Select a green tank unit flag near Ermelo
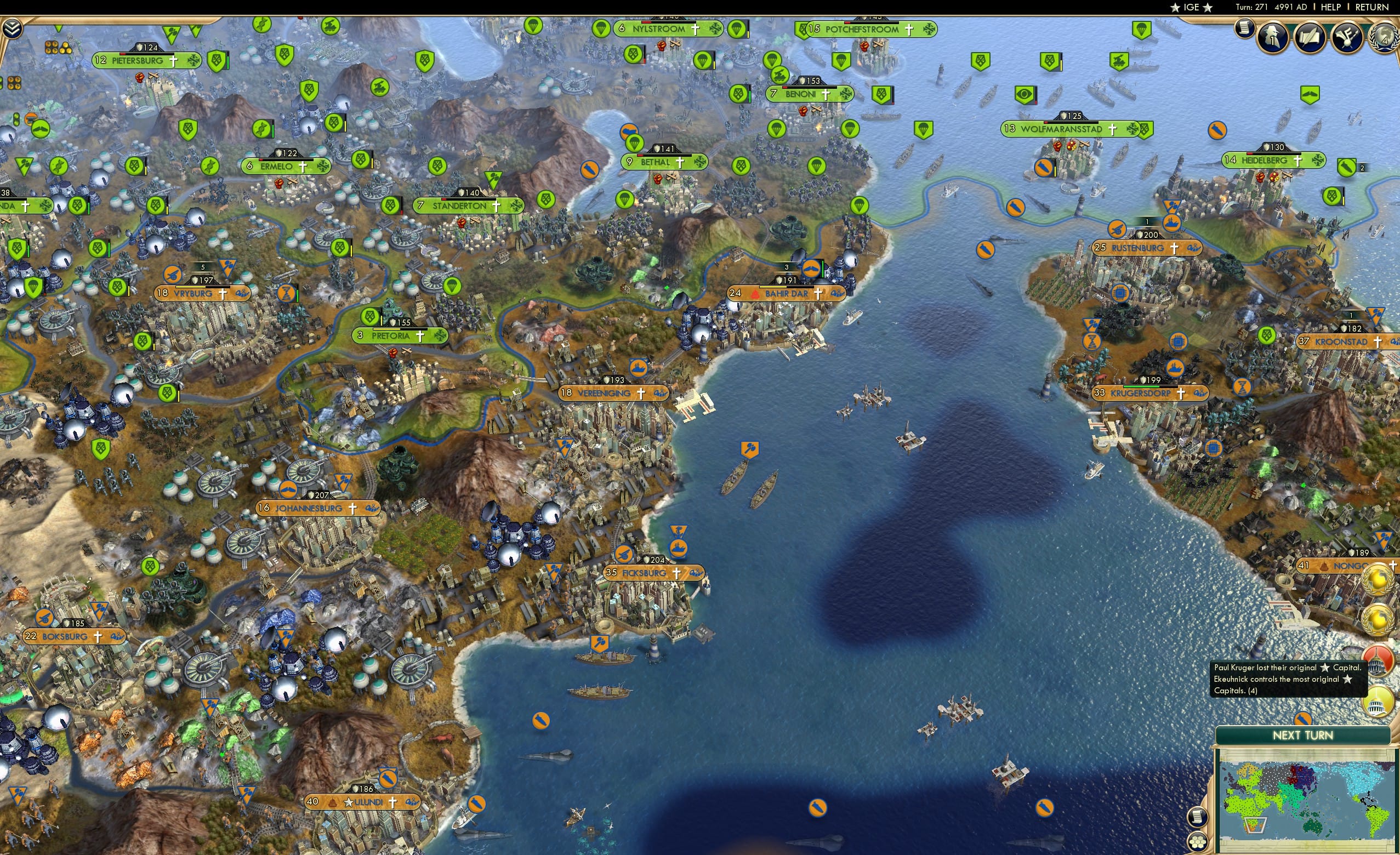Screen dimensions: 1400x855 tap(380, 88)
